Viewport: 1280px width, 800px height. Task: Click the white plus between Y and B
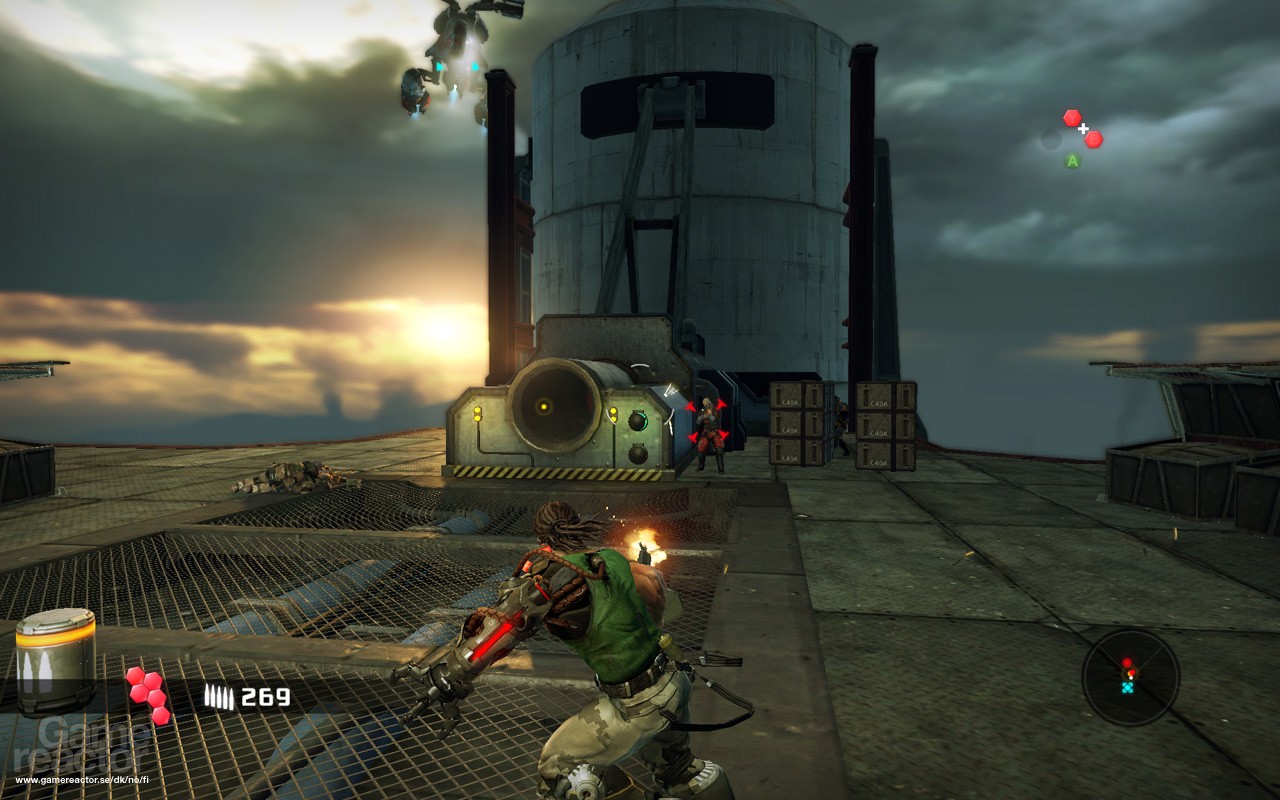pos(1084,130)
